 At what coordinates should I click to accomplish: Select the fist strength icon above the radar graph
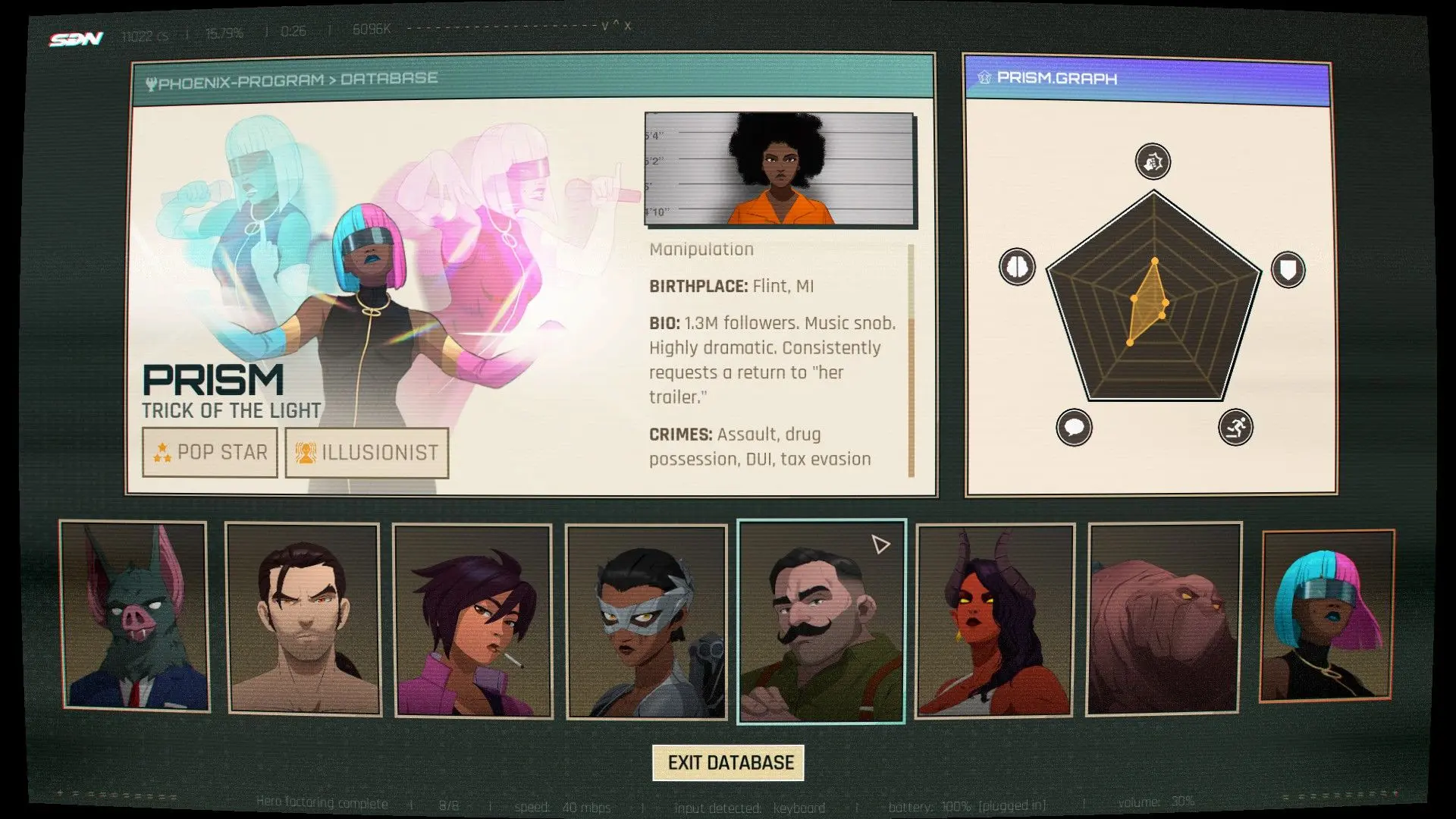pos(1153,162)
